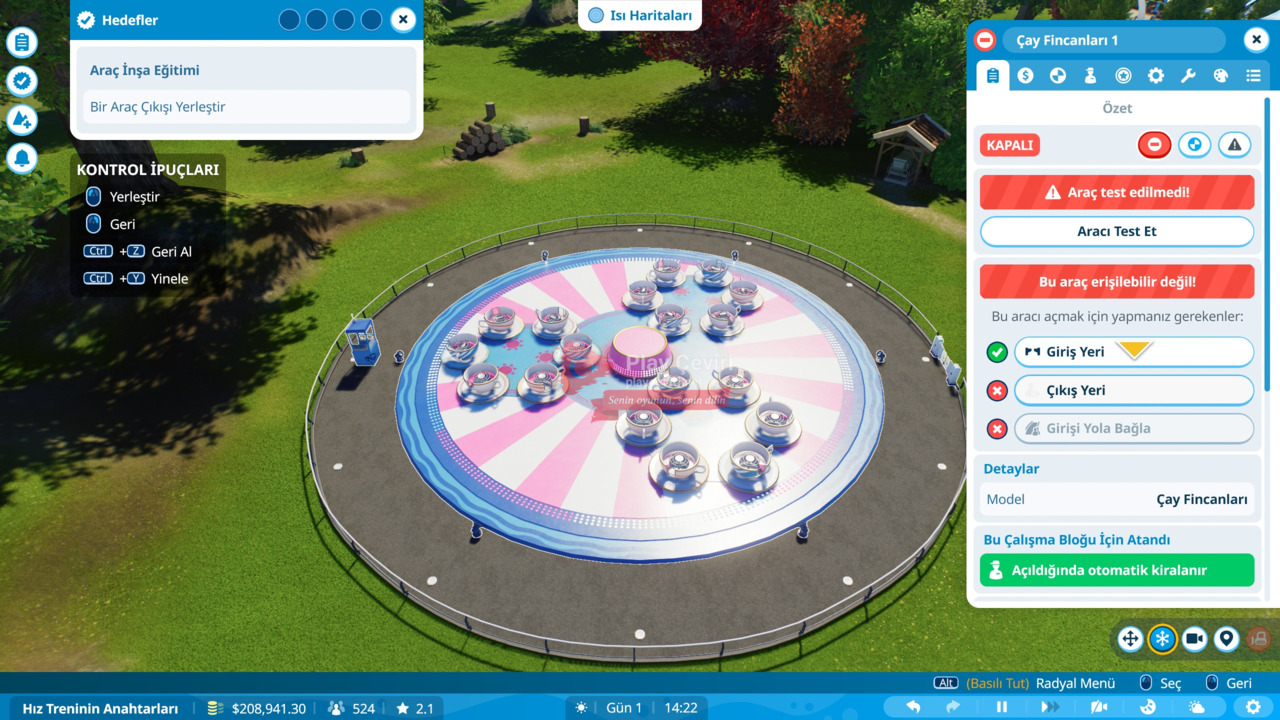This screenshot has height=720, width=1280.
Task: Undo with the left arrow button
Action: tap(913, 707)
